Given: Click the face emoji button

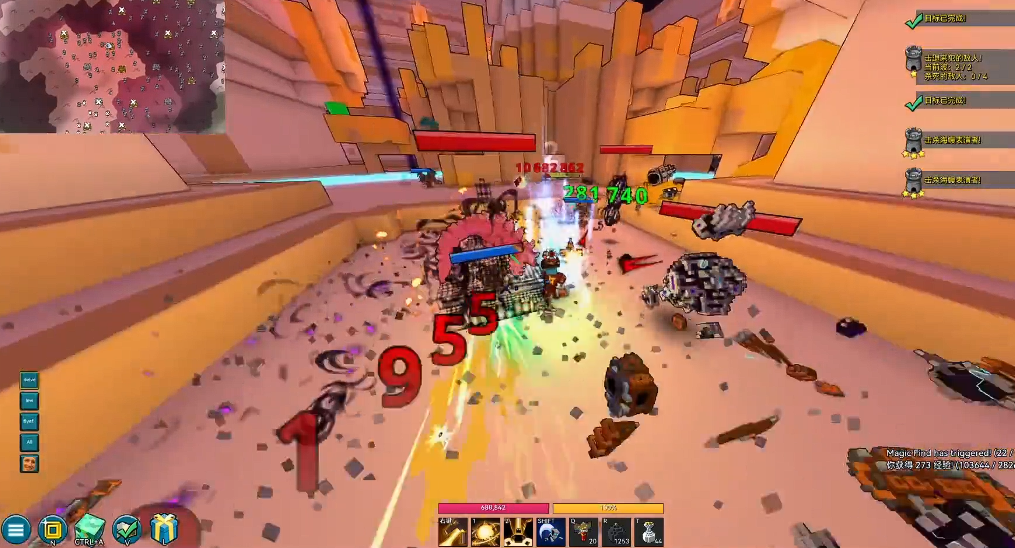Looking at the screenshot, I should click(x=30, y=463).
